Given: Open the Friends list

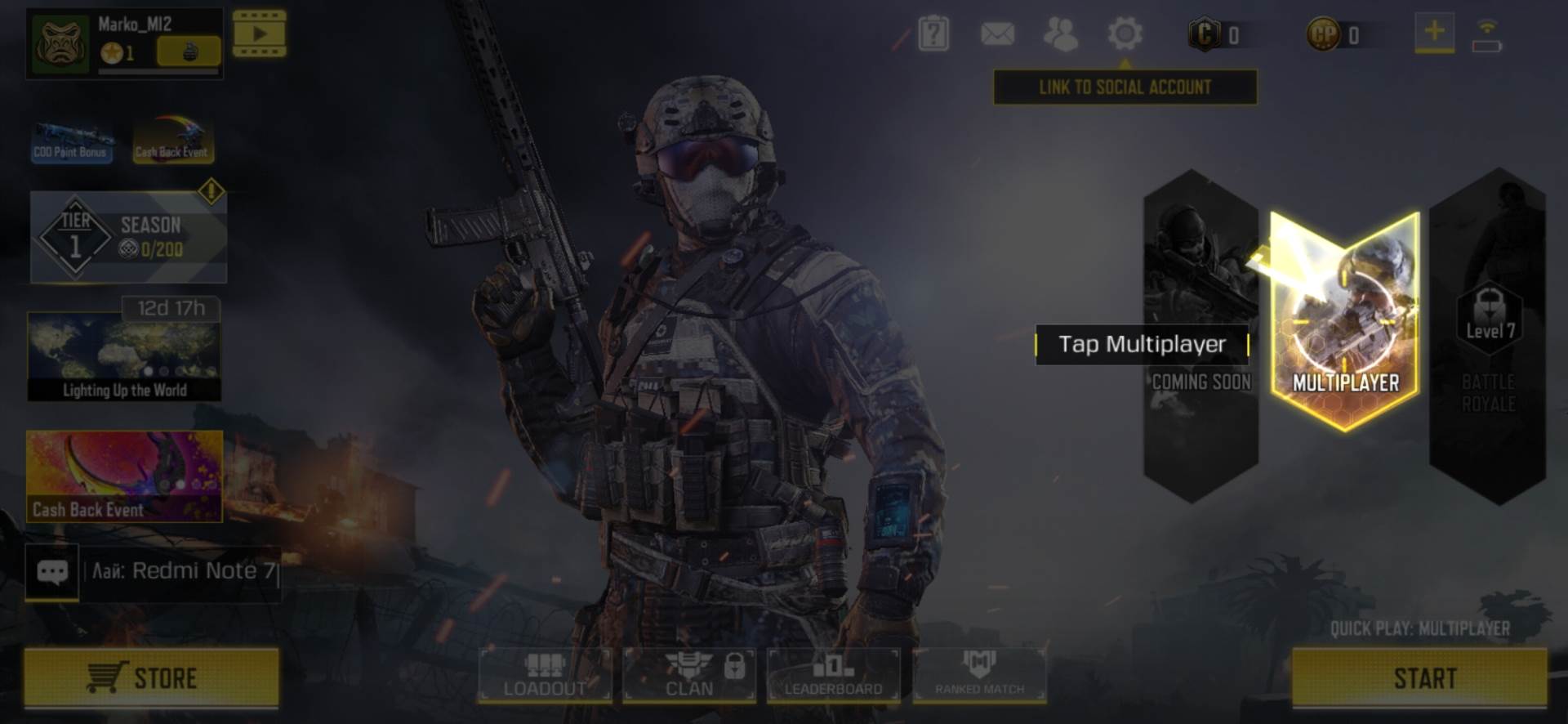Looking at the screenshot, I should (x=1059, y=34).
